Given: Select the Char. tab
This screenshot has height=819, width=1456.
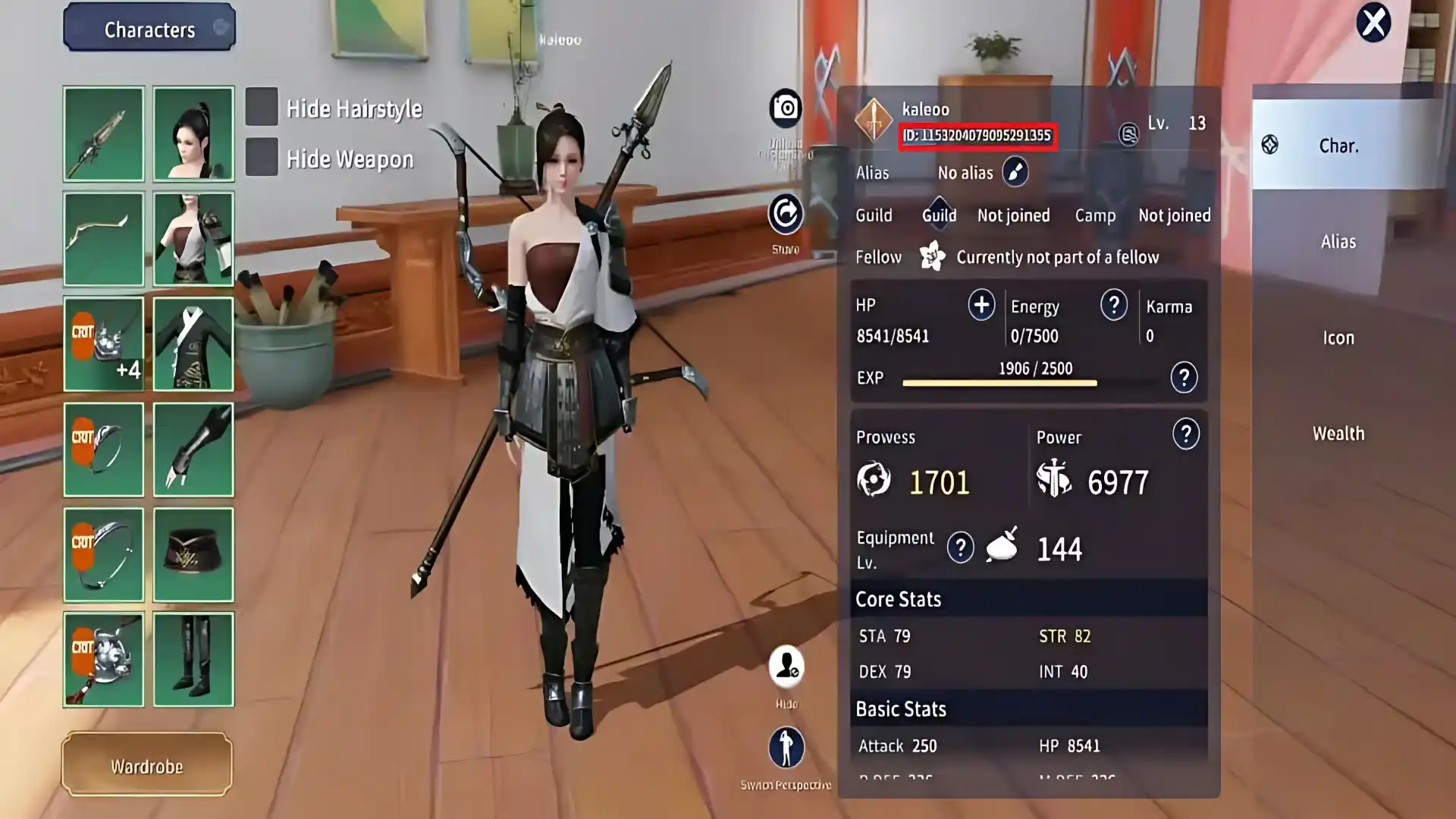Looking at the screenshot, I should (1338, 146).
